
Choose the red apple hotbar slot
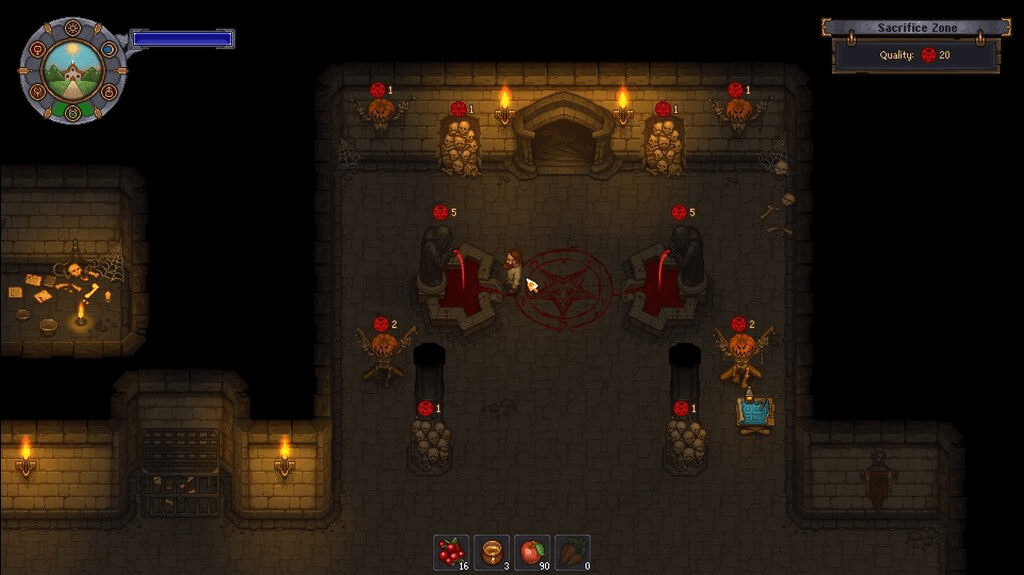tap(532, 552)
